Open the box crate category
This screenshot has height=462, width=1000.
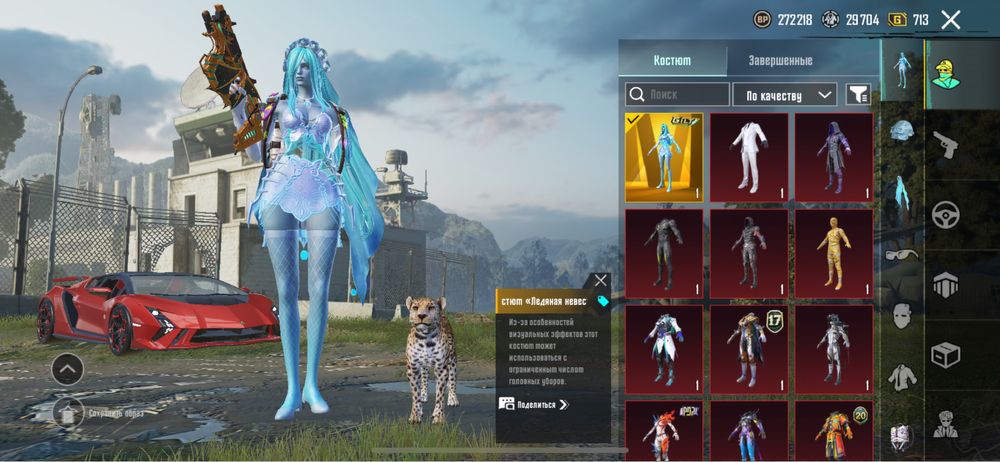[x=945, y=354]
